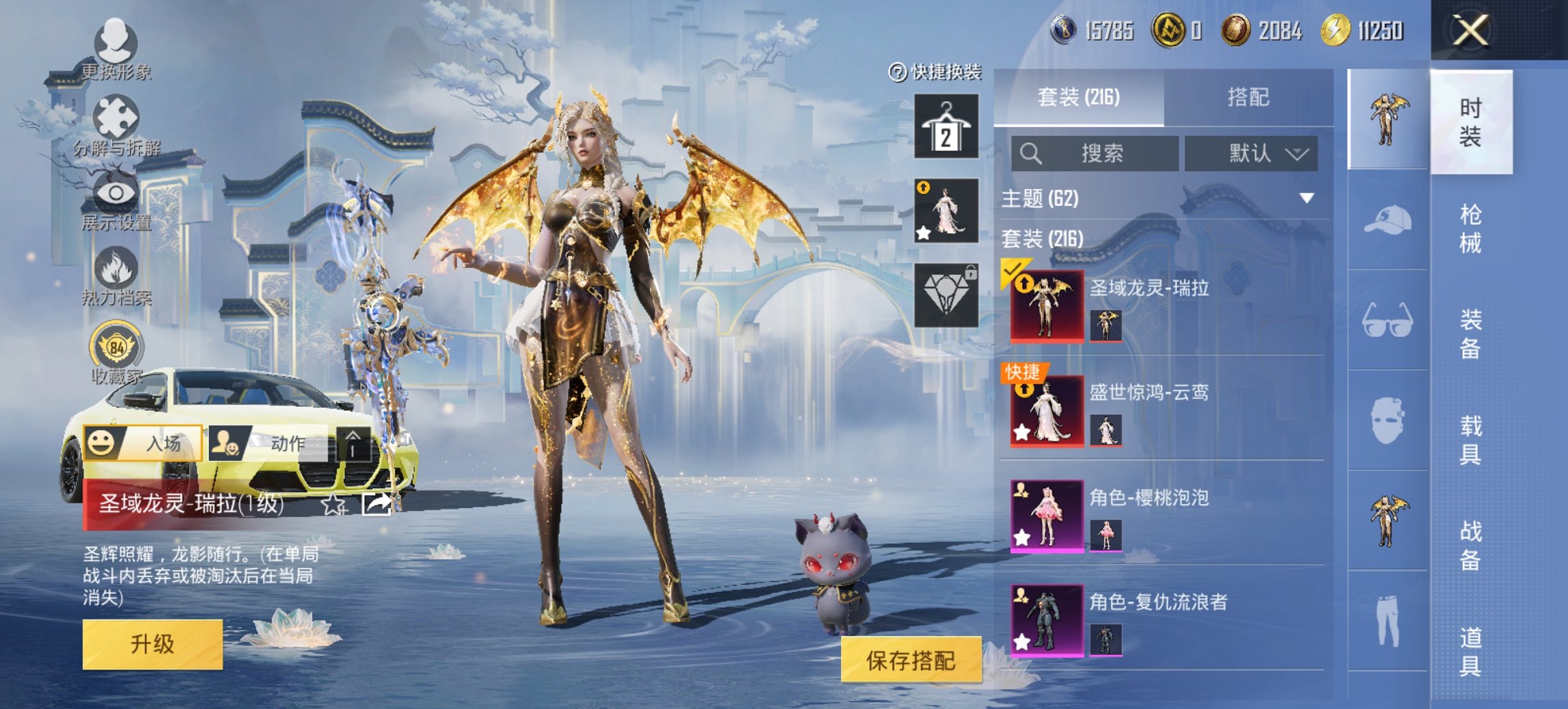Upgrade the outfit with 升级
This screenshot has height=709, width=1568.
point(152,644)
